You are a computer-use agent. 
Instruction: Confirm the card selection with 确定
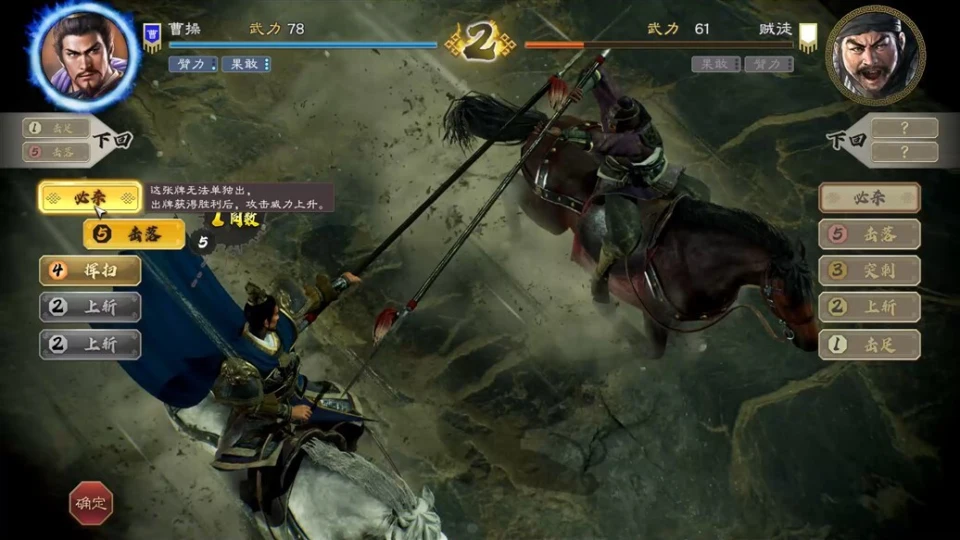[90, 504]
